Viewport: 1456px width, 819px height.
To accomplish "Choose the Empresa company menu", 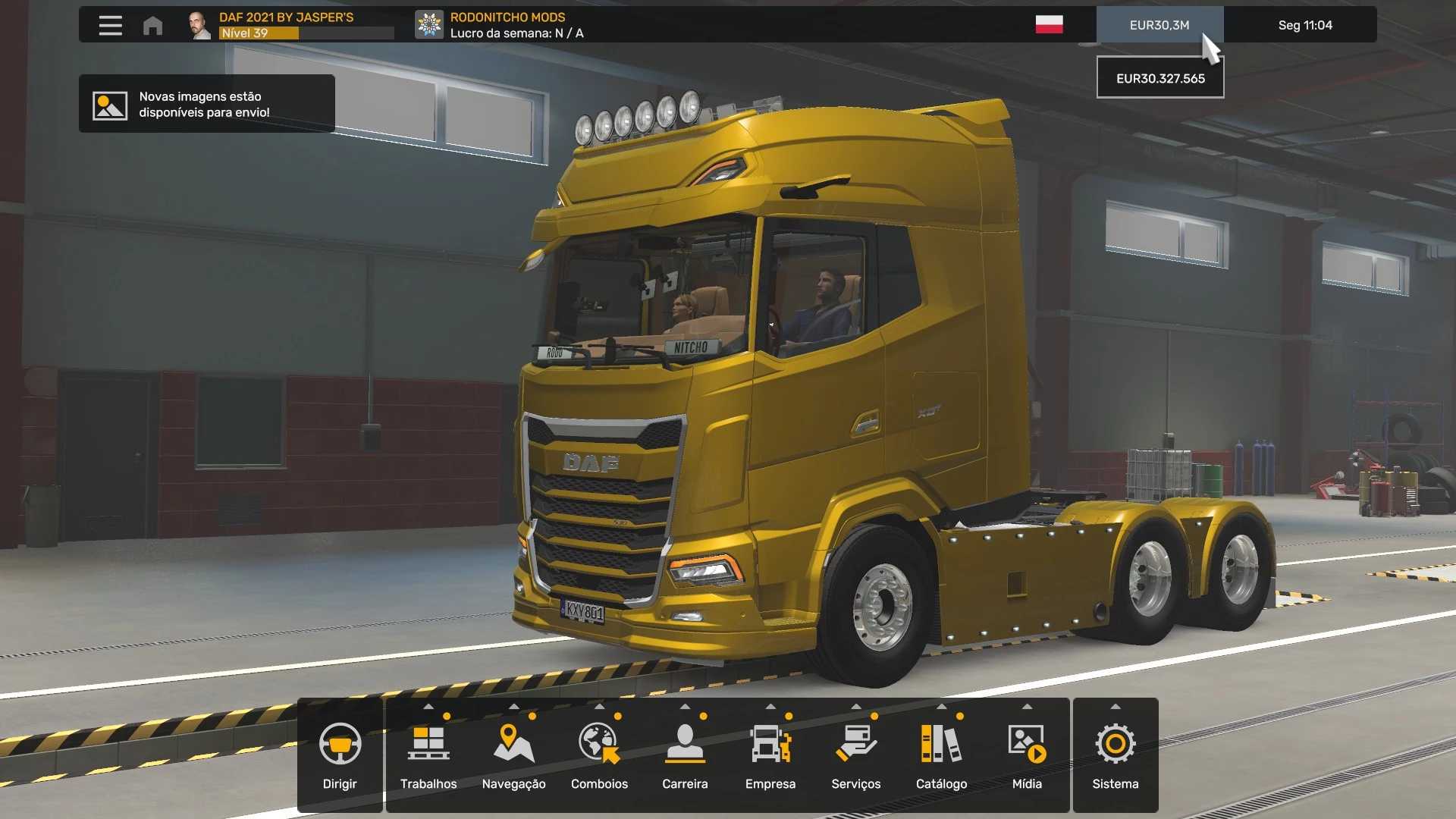I will (770, 755).
